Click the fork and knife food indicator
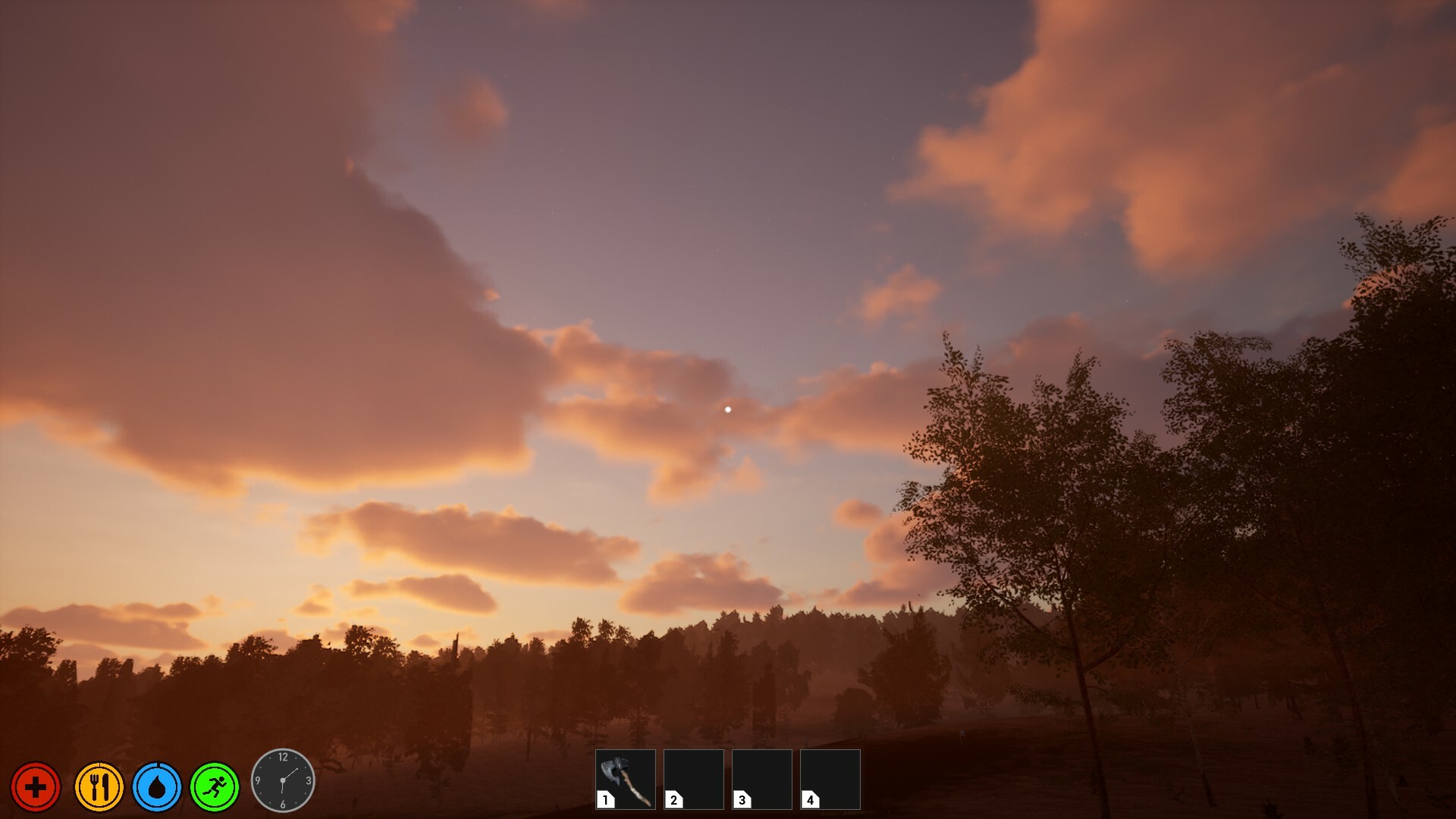 tap(99, 787)
